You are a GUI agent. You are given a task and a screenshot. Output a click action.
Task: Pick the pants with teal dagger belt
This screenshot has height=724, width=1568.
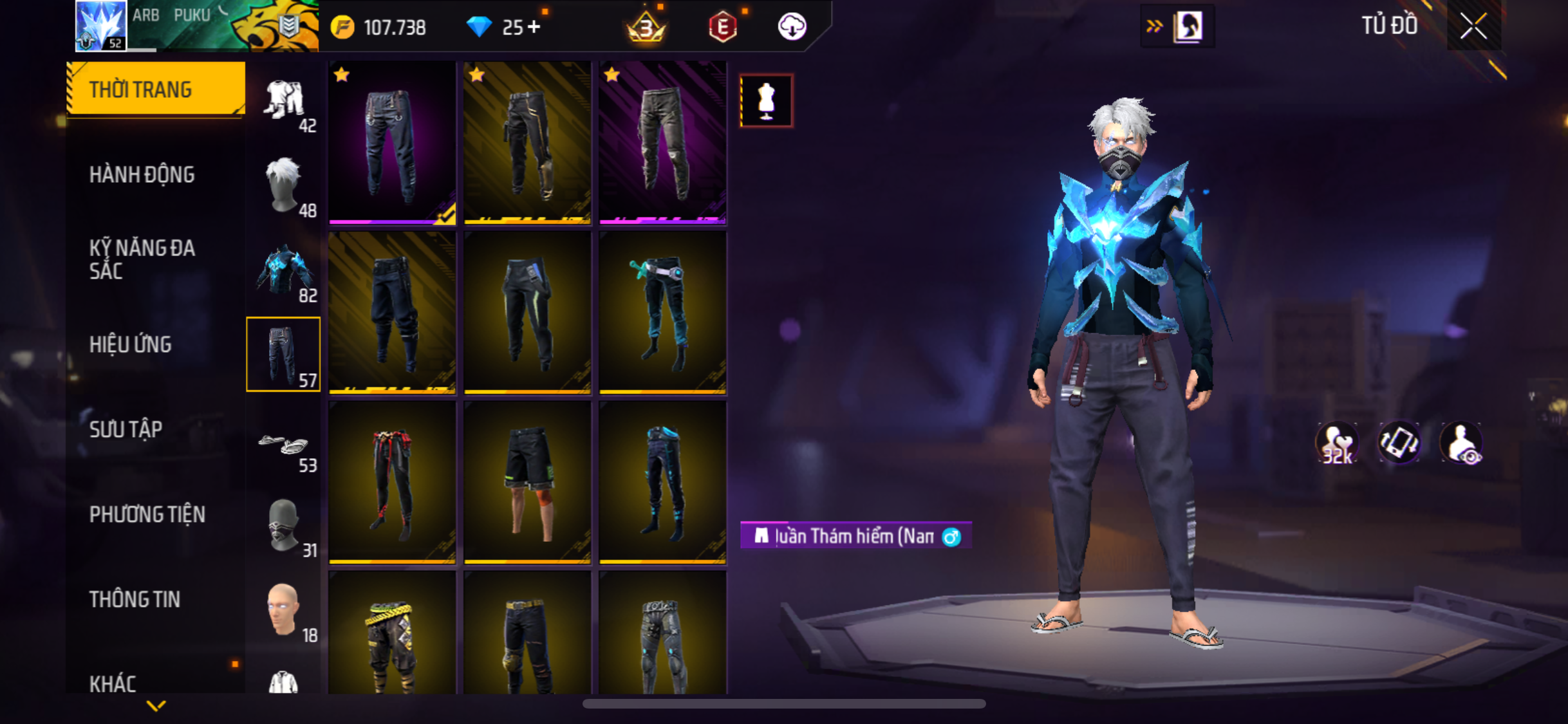click(662, 313)
